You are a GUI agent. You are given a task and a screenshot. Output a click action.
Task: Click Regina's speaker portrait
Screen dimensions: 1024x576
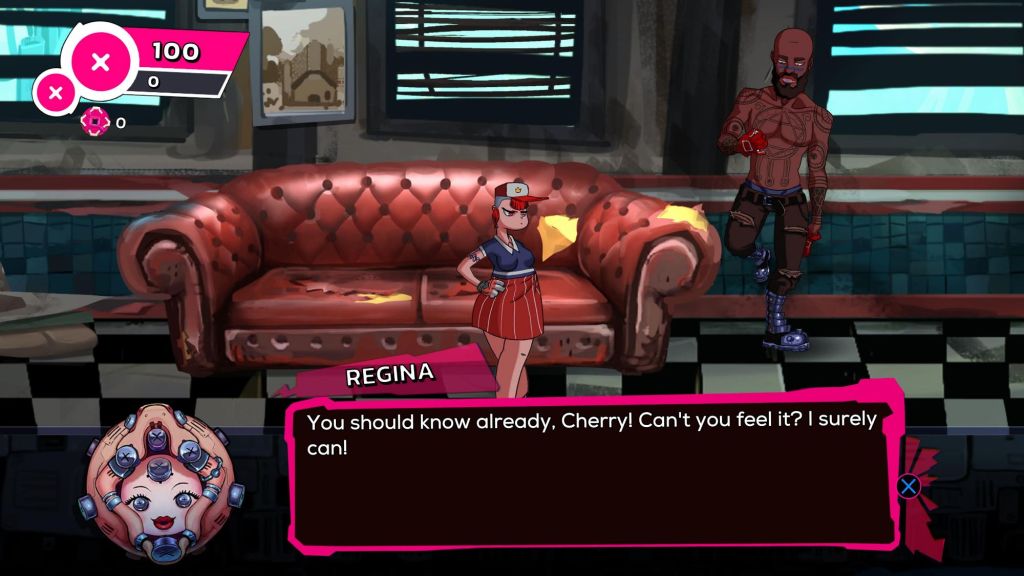[159, 475]
